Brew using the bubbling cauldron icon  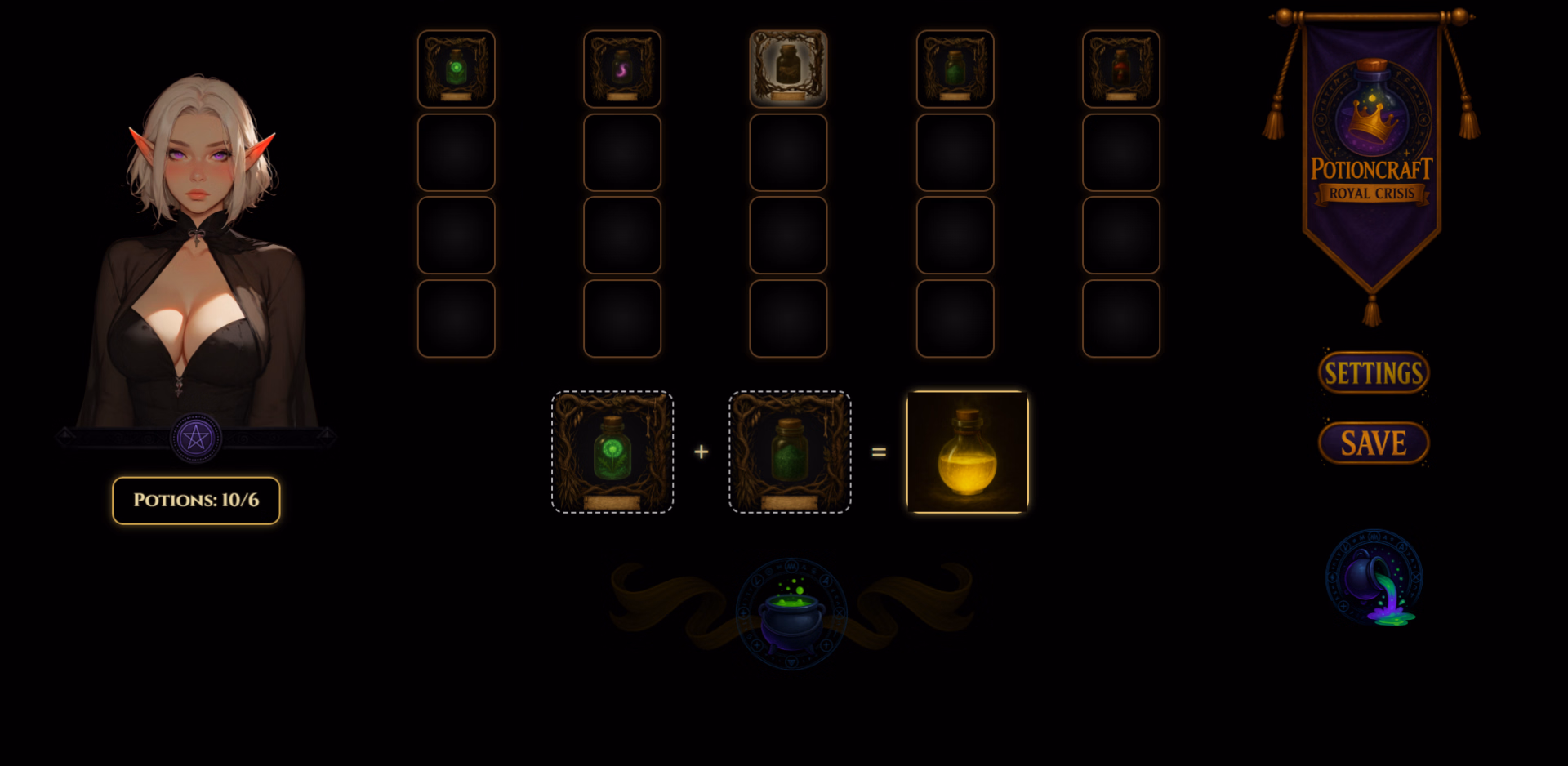791,614
